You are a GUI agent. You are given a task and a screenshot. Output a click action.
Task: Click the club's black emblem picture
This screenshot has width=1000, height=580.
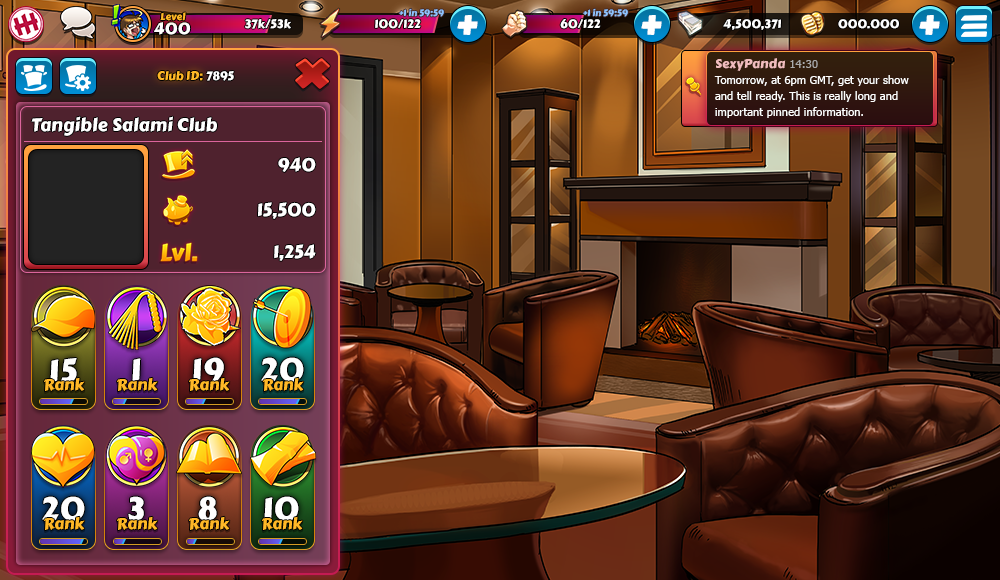click(86, 207)
